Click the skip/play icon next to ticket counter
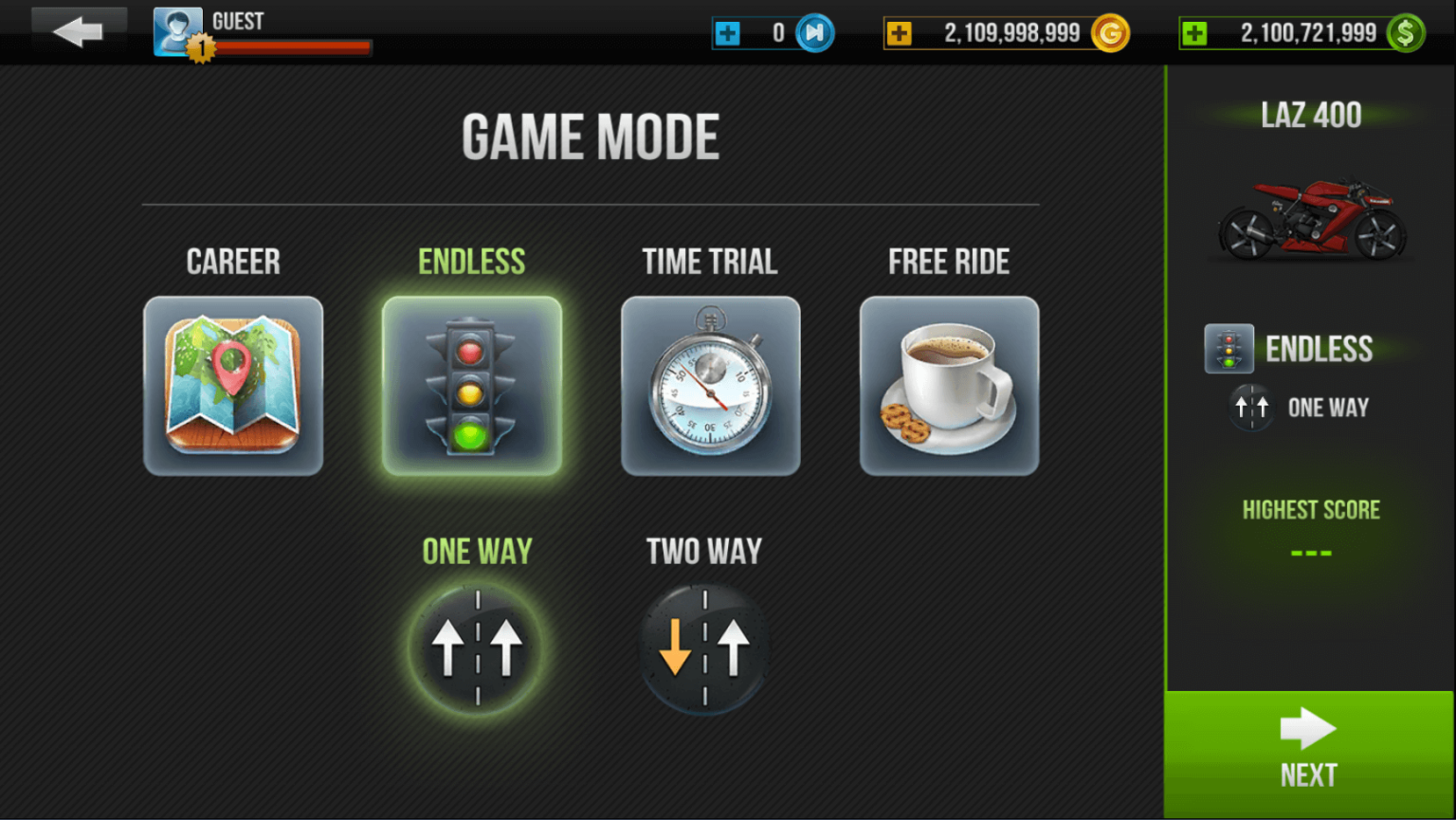The width and height of the screenshot is (1456, 820). coord(812,31)
